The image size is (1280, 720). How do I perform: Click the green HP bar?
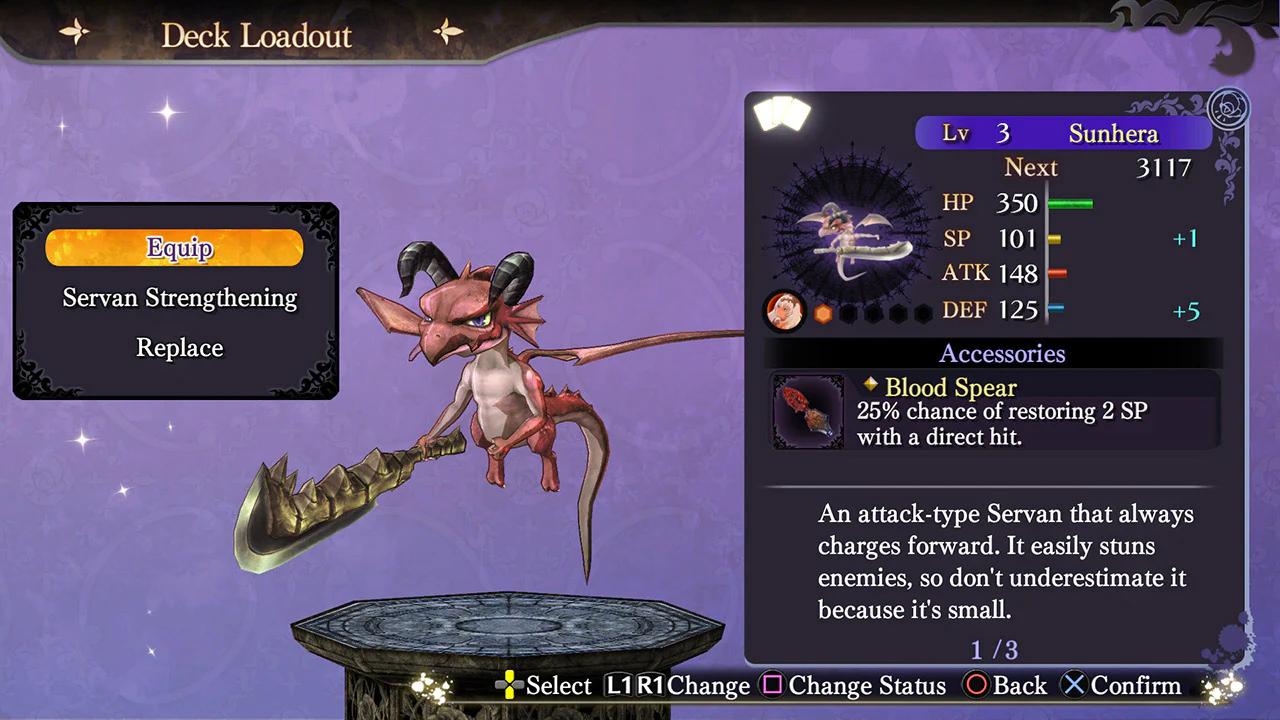click(1072, 204)
